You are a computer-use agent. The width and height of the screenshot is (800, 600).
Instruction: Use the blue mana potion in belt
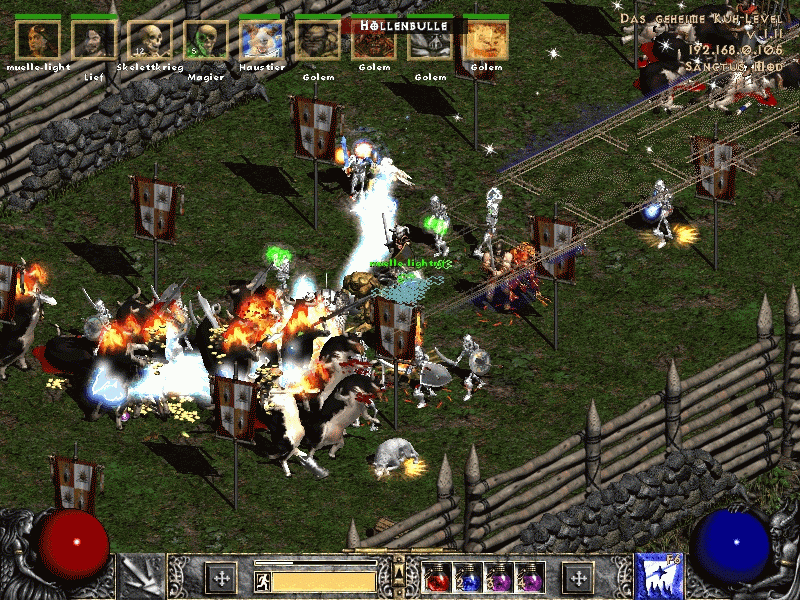[x=466, y=578]
